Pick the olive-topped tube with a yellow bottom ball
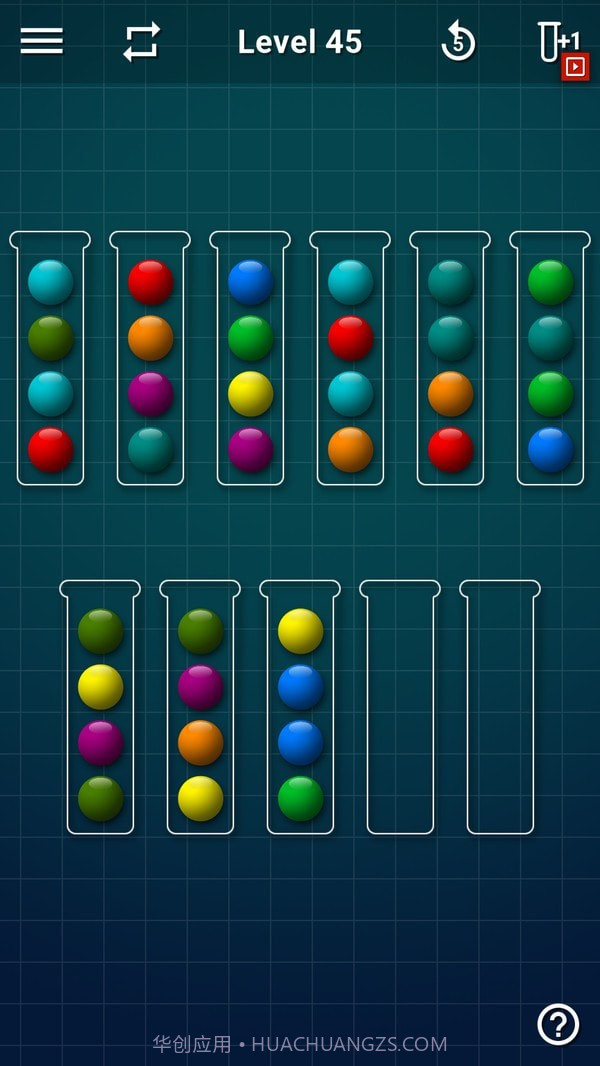Viewport: 600px width, 1066px height. click(200, 710)
